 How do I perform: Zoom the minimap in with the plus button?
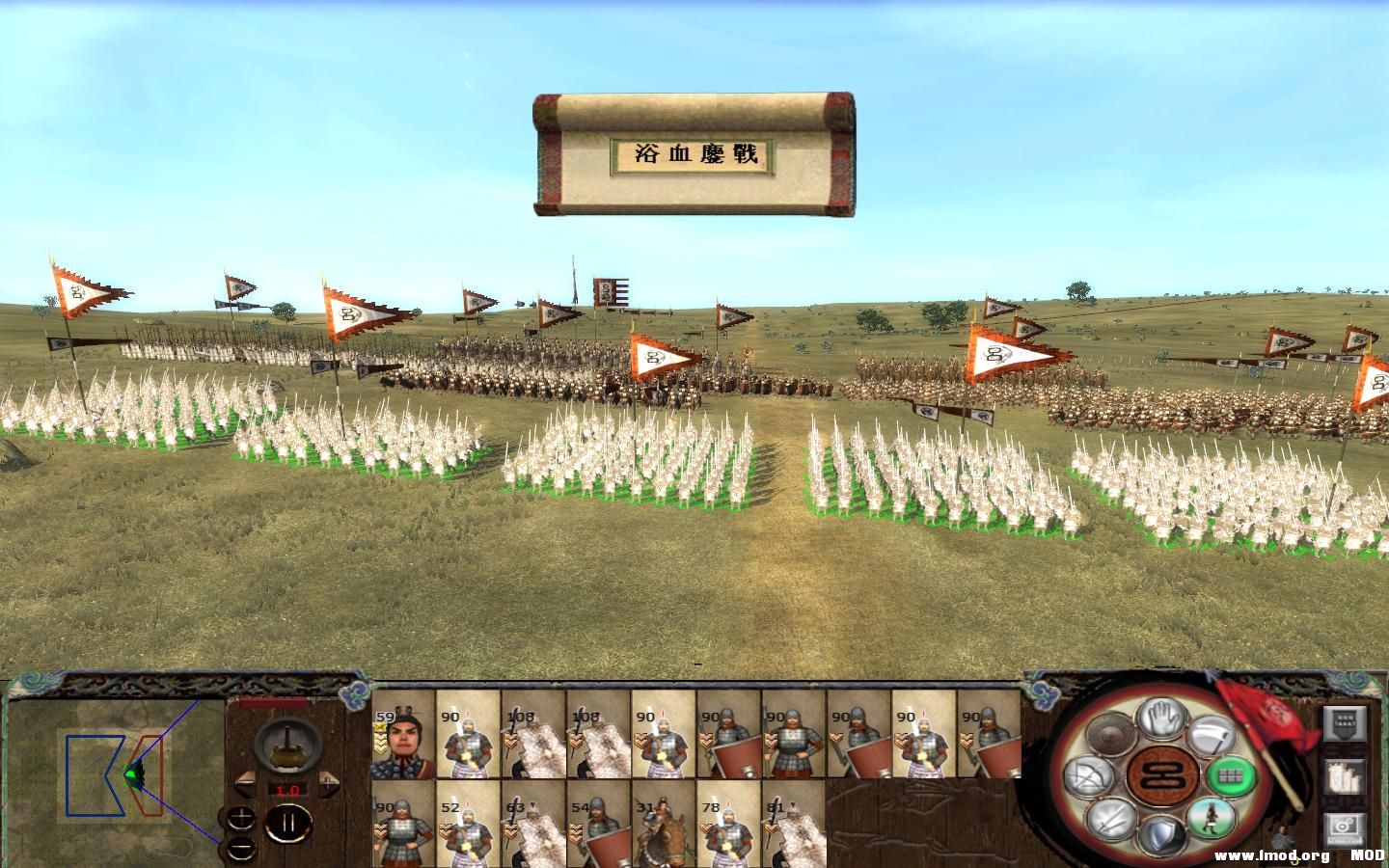click(x=240, y=818)
